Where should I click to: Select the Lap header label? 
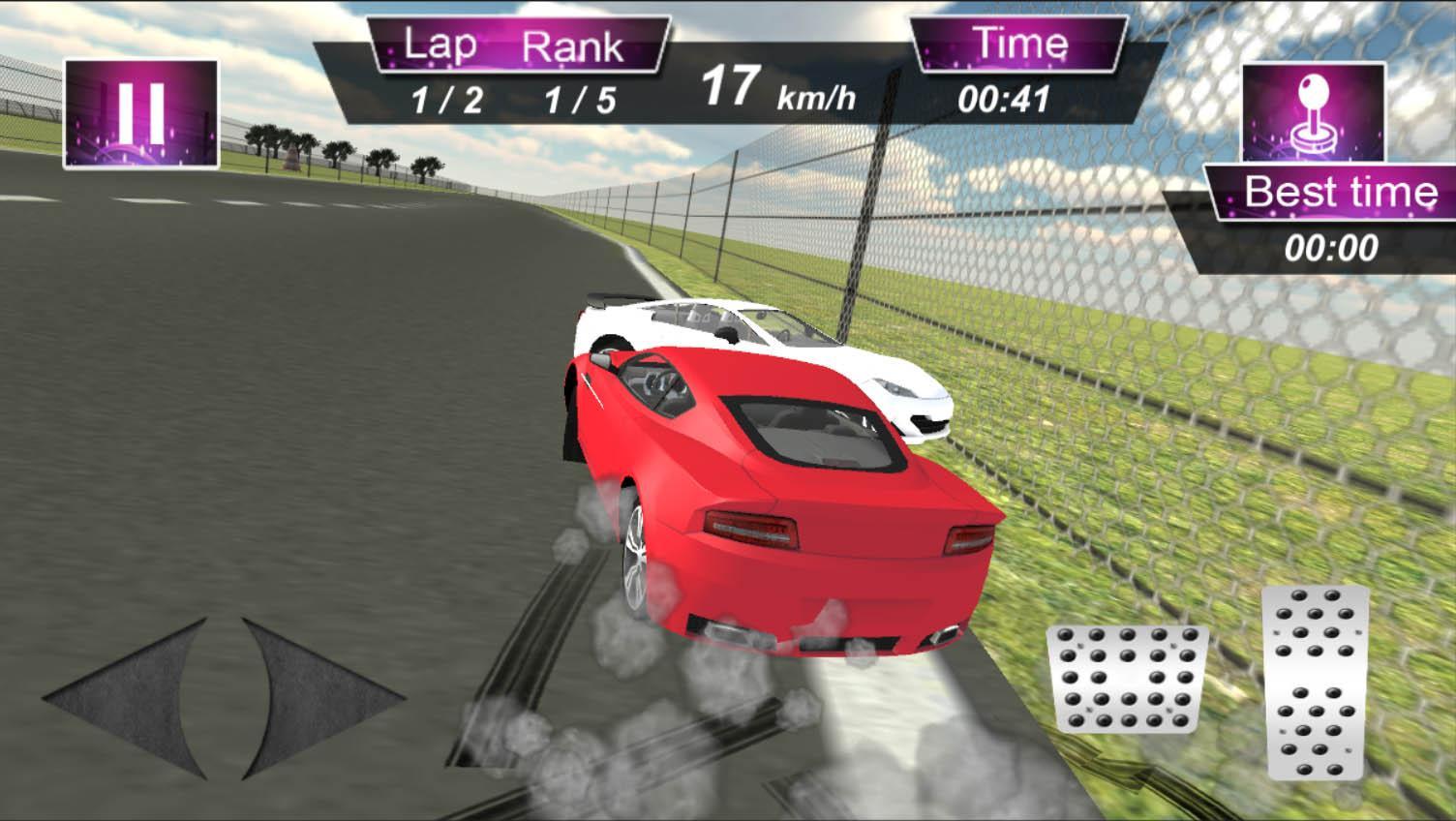pos(440,43)
